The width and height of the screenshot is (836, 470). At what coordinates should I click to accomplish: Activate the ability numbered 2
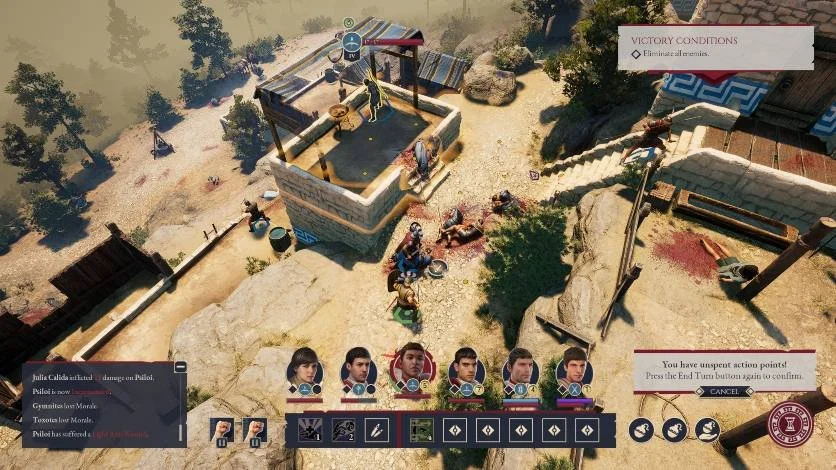(343, 430)
